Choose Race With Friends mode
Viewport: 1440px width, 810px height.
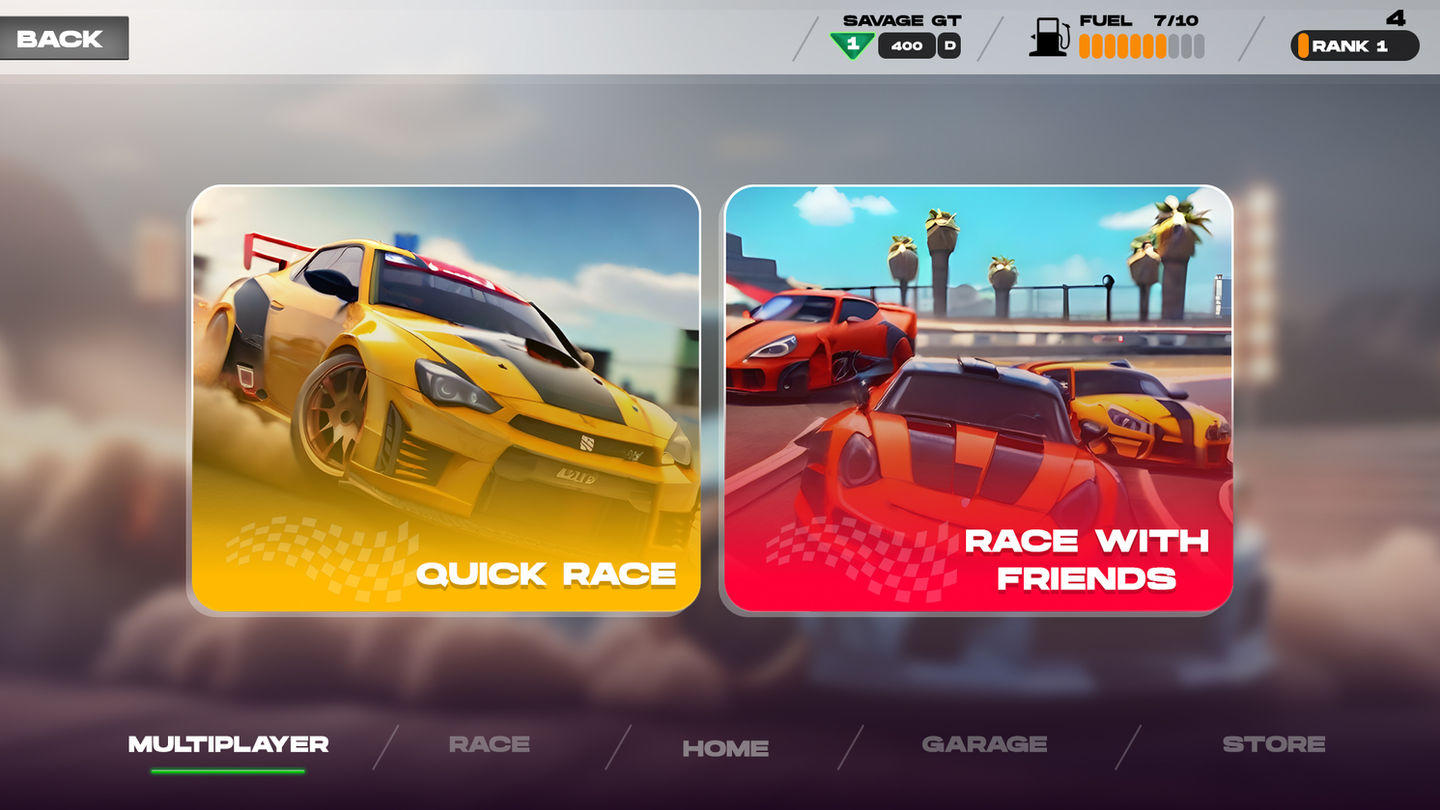coord(978,398)
